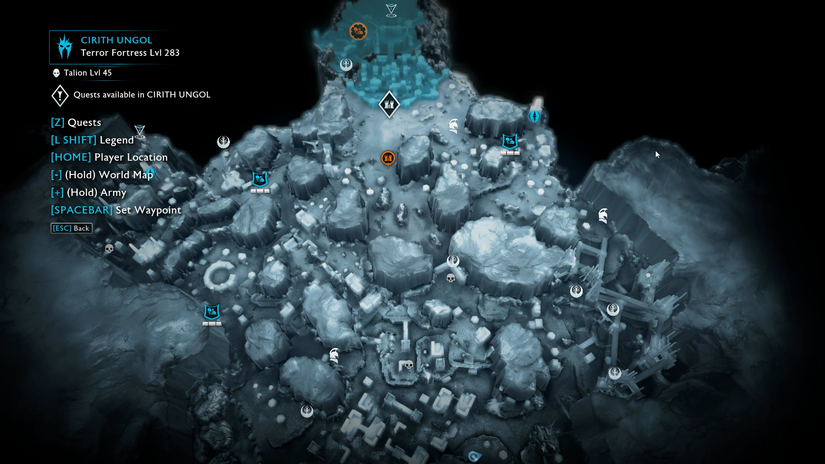The height and width of the screenshot is (464, 825).
Task: Click the orange pin marker below the fortress
Action: [388, 158]
